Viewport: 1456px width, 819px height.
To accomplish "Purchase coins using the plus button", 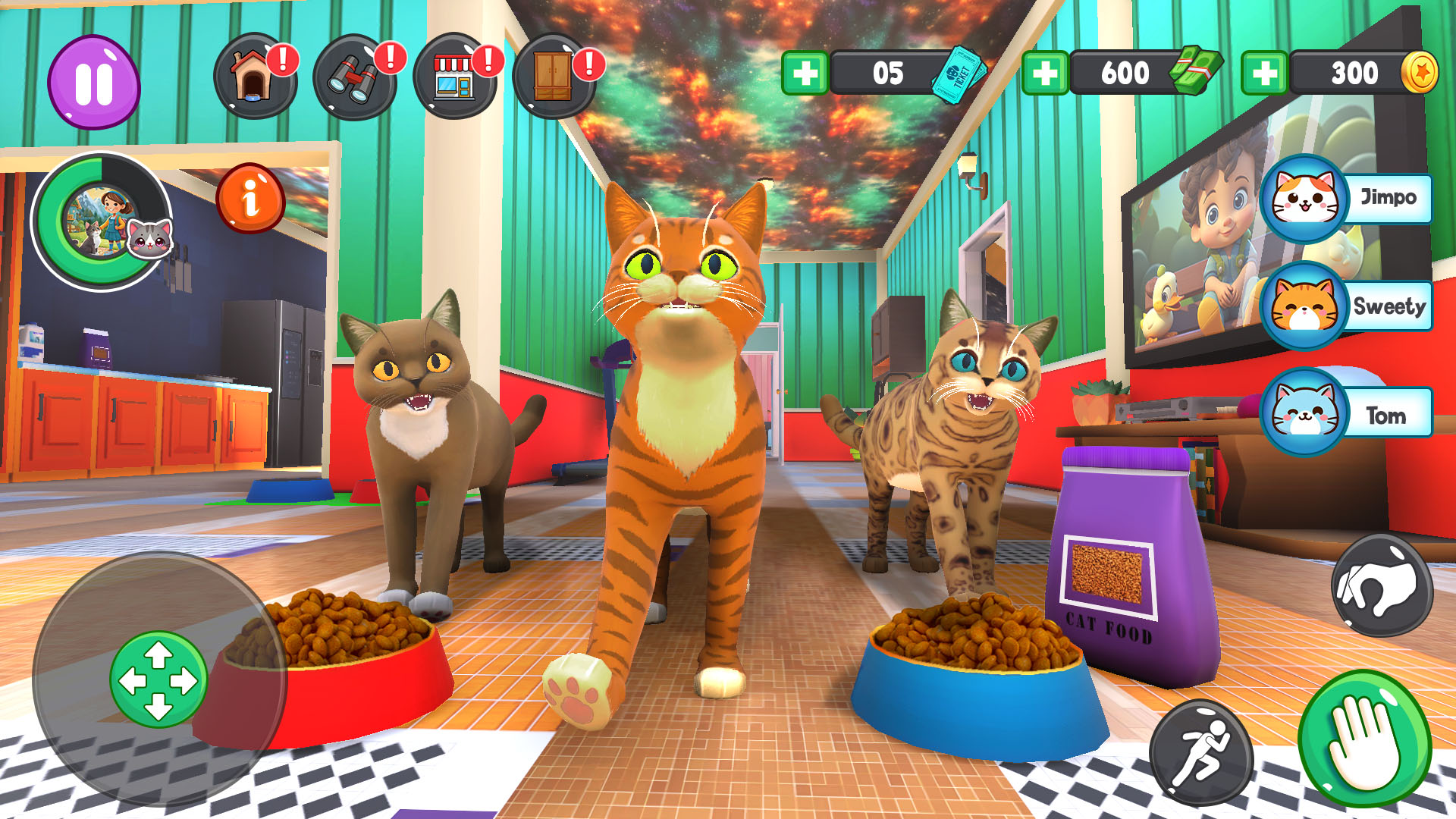I will click(x=1266, y=73).
